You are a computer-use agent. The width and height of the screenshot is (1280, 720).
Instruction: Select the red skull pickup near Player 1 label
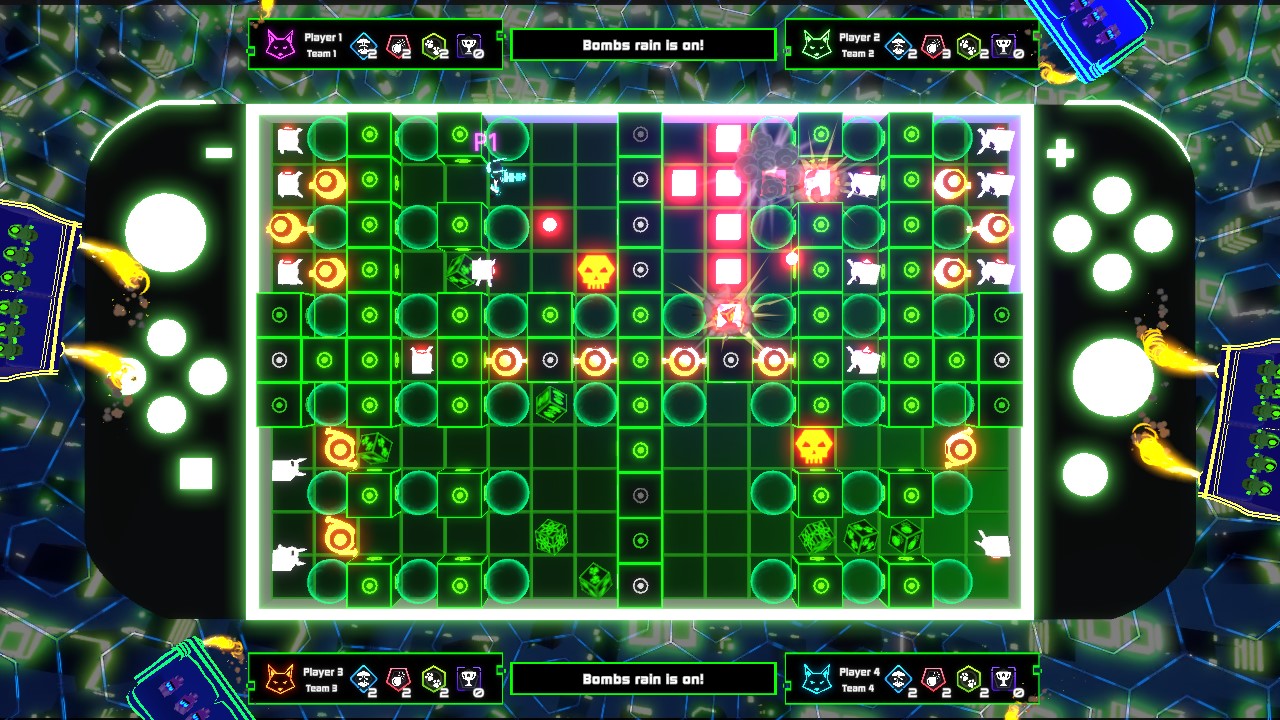pyautogui.click(x=549, y=224)
